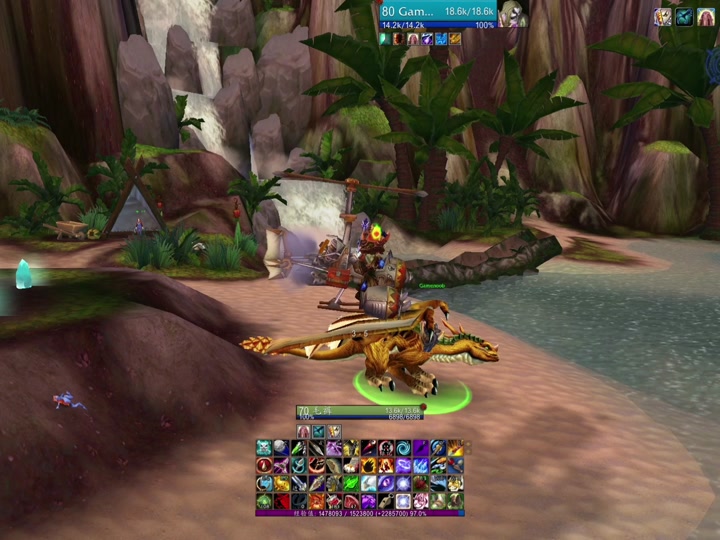Viewport: 720px width, 540px height.
Task: Activate the purple eye ability
Action: tap(385, 482)
